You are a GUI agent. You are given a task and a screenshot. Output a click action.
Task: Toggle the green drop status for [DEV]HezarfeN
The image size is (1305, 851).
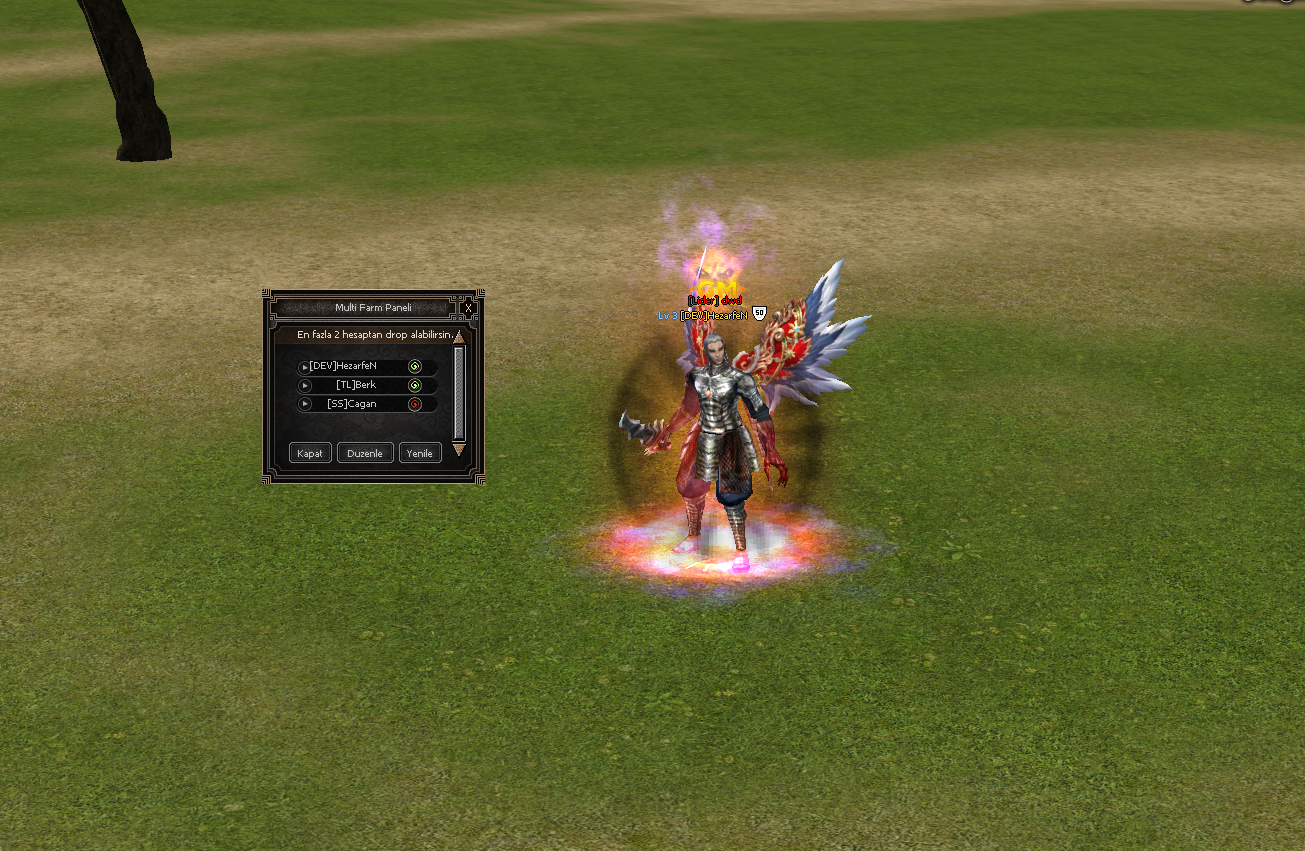pyautogui.click(x=415, y=367)
